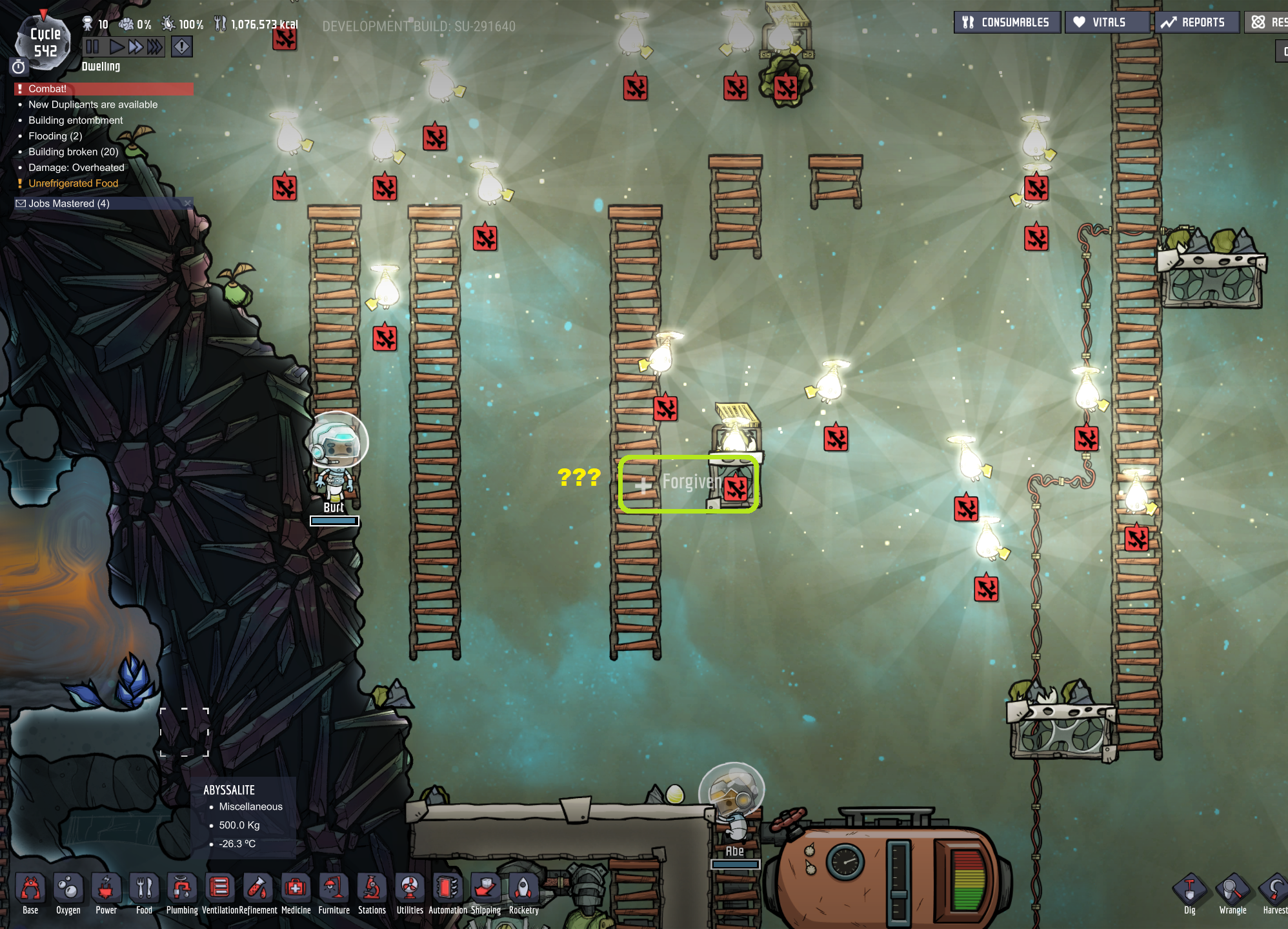View the Building broken (20) notification

[74, 152]
